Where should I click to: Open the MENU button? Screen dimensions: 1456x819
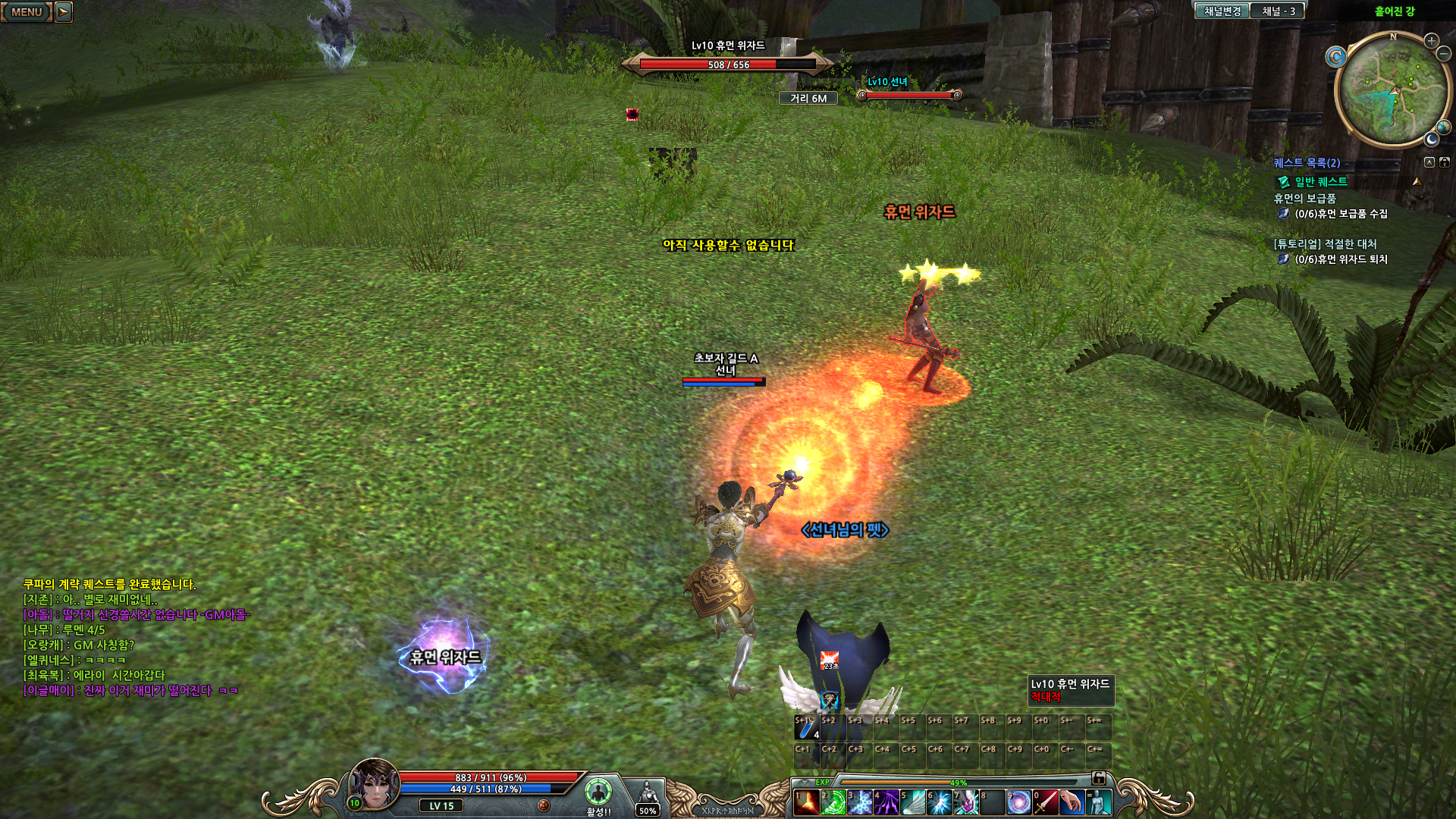point(27,11)
